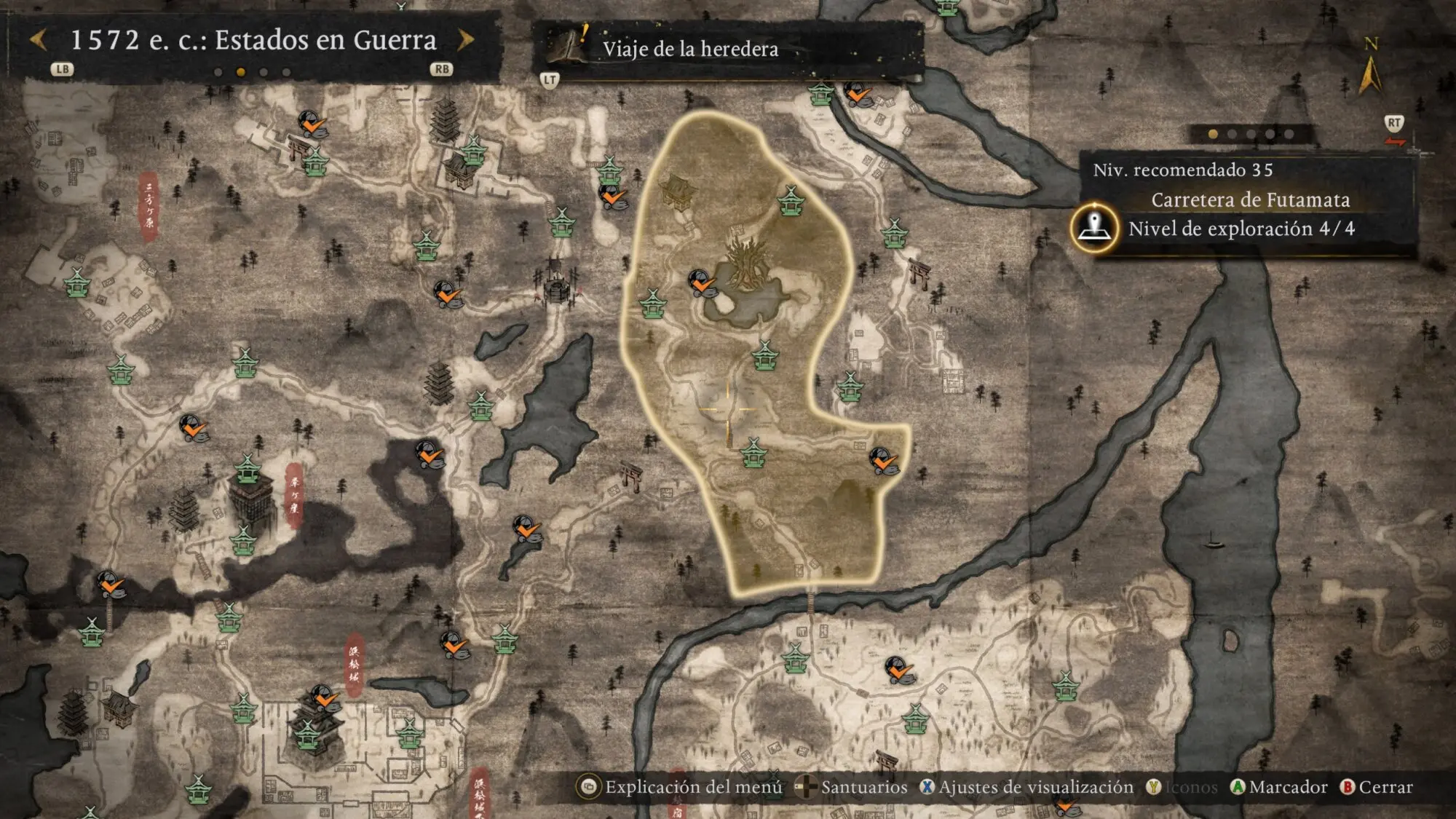Open the Viaje de la heredera mission tracker
Image resolution: width=1456 pixels, height=819 pixels.
tap(689, 49)
